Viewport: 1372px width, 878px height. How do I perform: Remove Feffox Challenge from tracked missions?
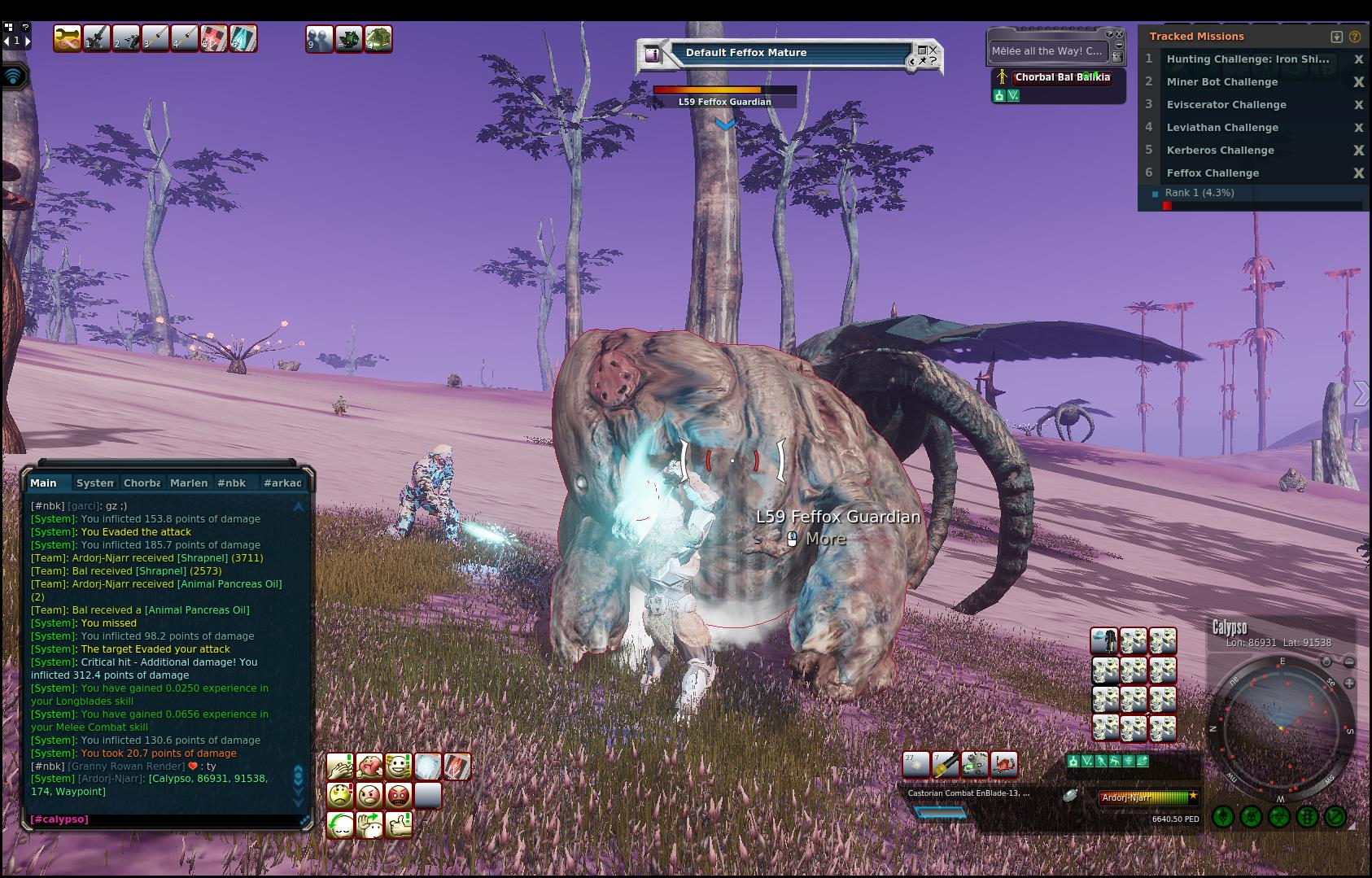(x=1358, y=173)
